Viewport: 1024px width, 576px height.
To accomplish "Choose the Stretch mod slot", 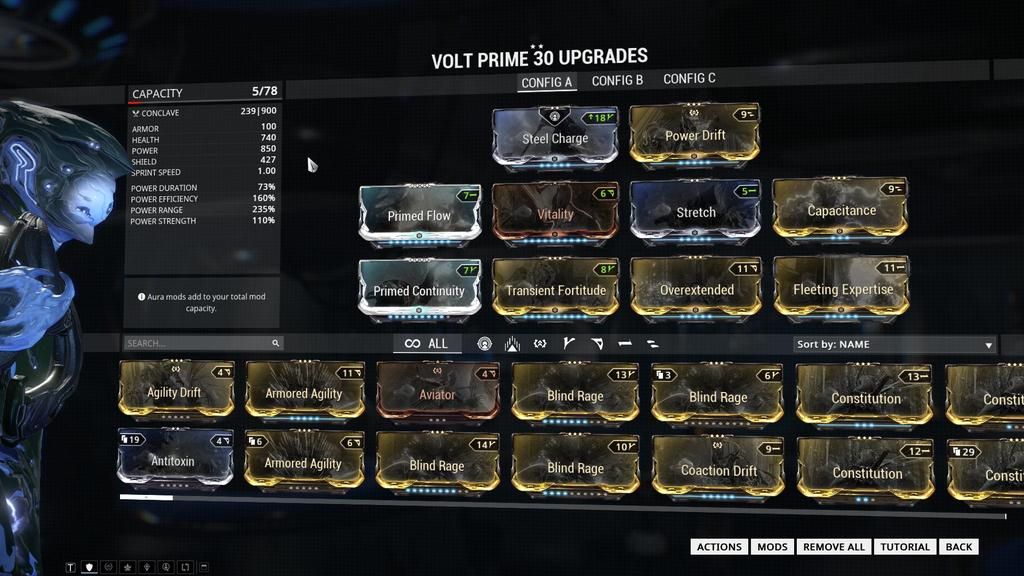I will tap(695, 211).
